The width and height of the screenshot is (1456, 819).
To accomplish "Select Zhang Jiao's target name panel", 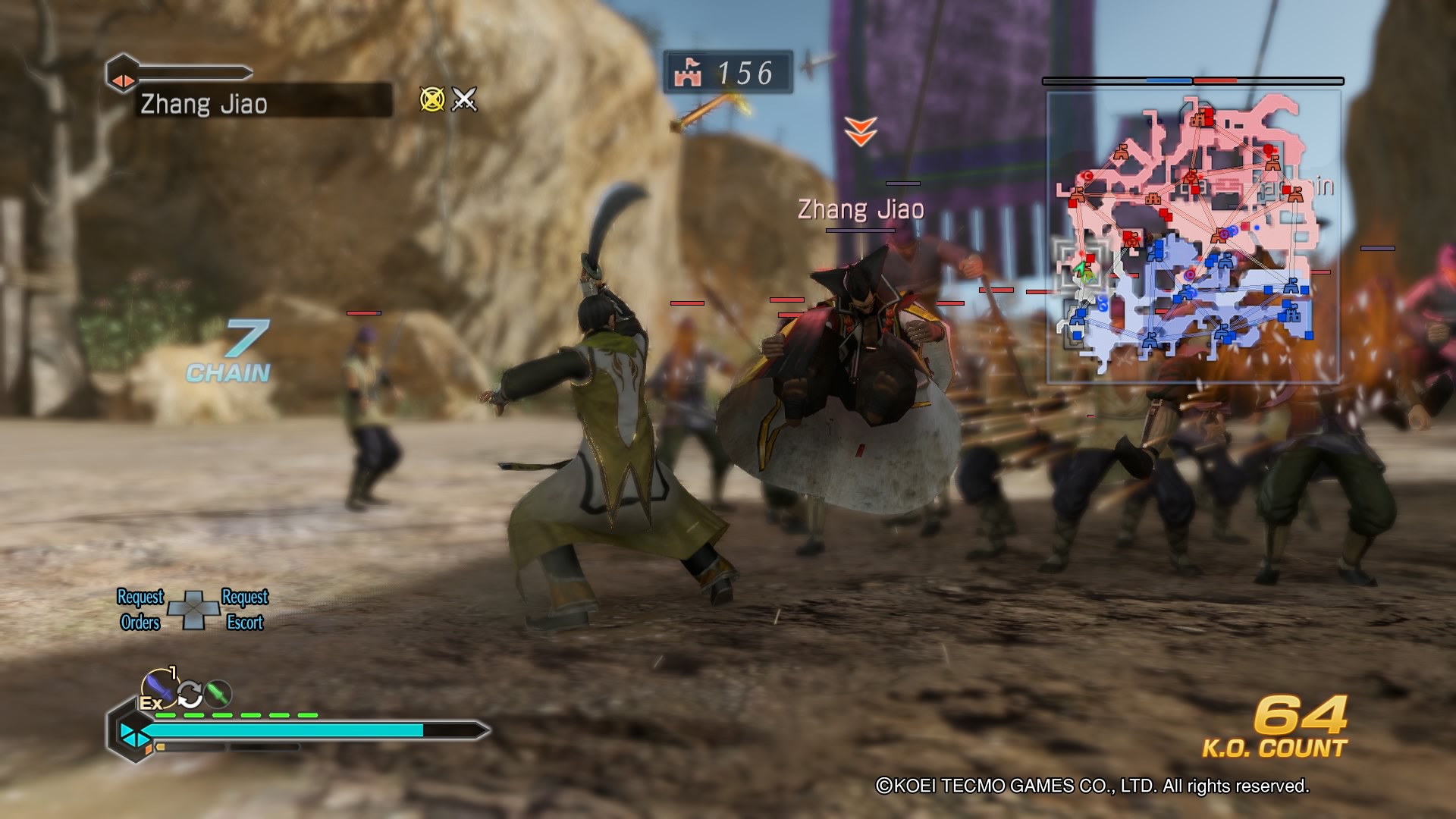I will pyautogui.click(x=262, y=103).
